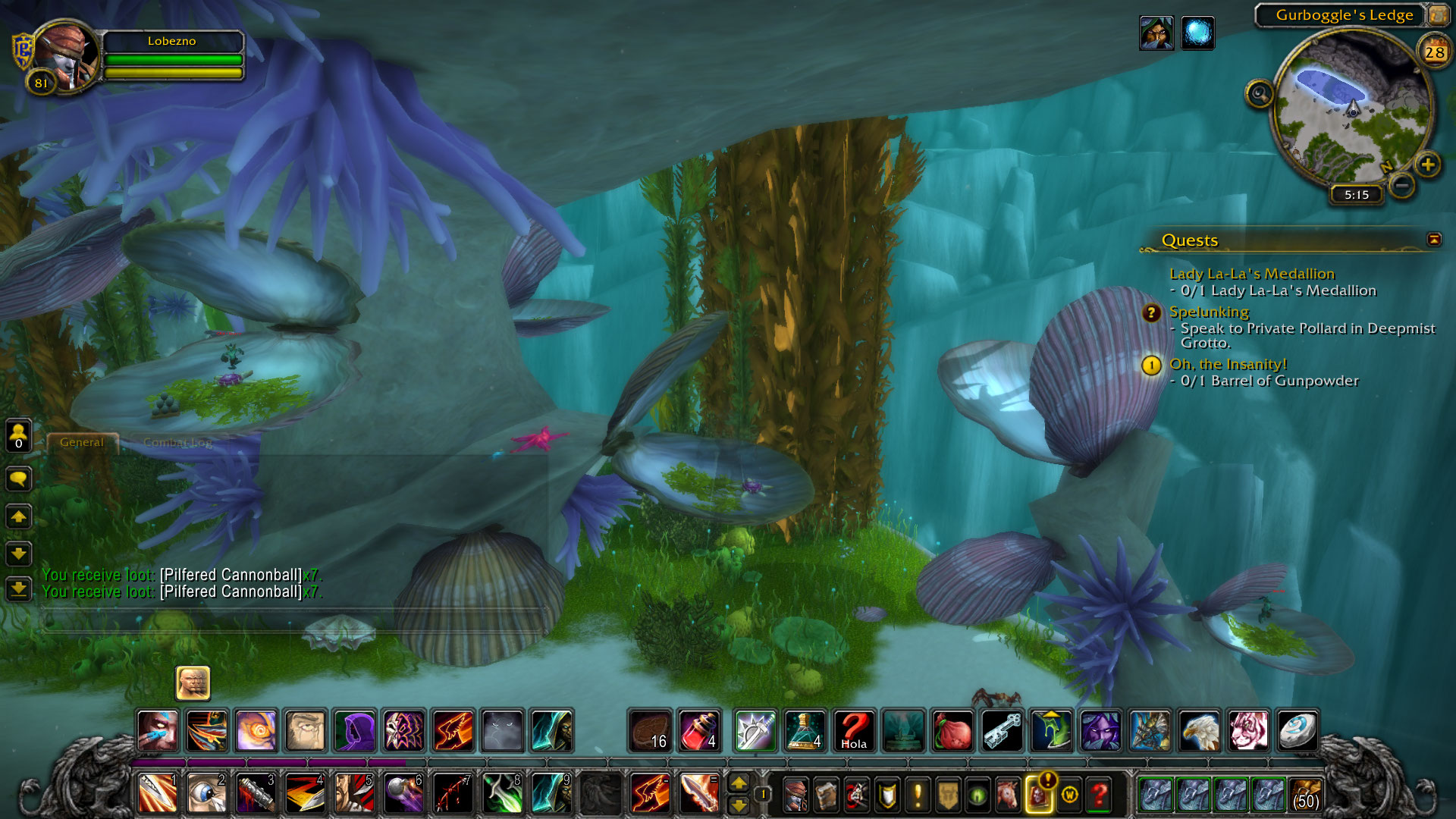Use the red potion with 4 charges
The height and width of the screenshot is (819, 1456).
tap(699, 731)
